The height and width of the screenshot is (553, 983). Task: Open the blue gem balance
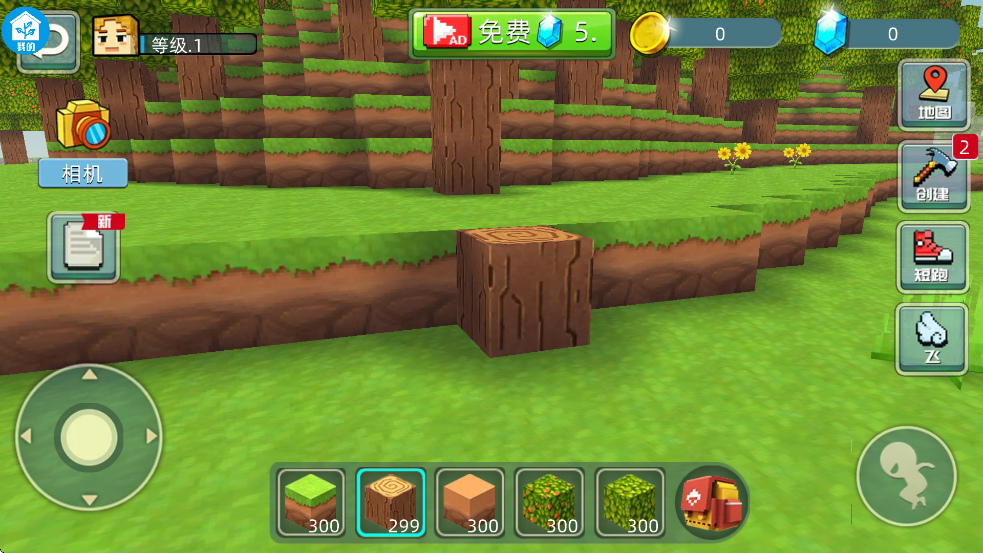(885, 34)
